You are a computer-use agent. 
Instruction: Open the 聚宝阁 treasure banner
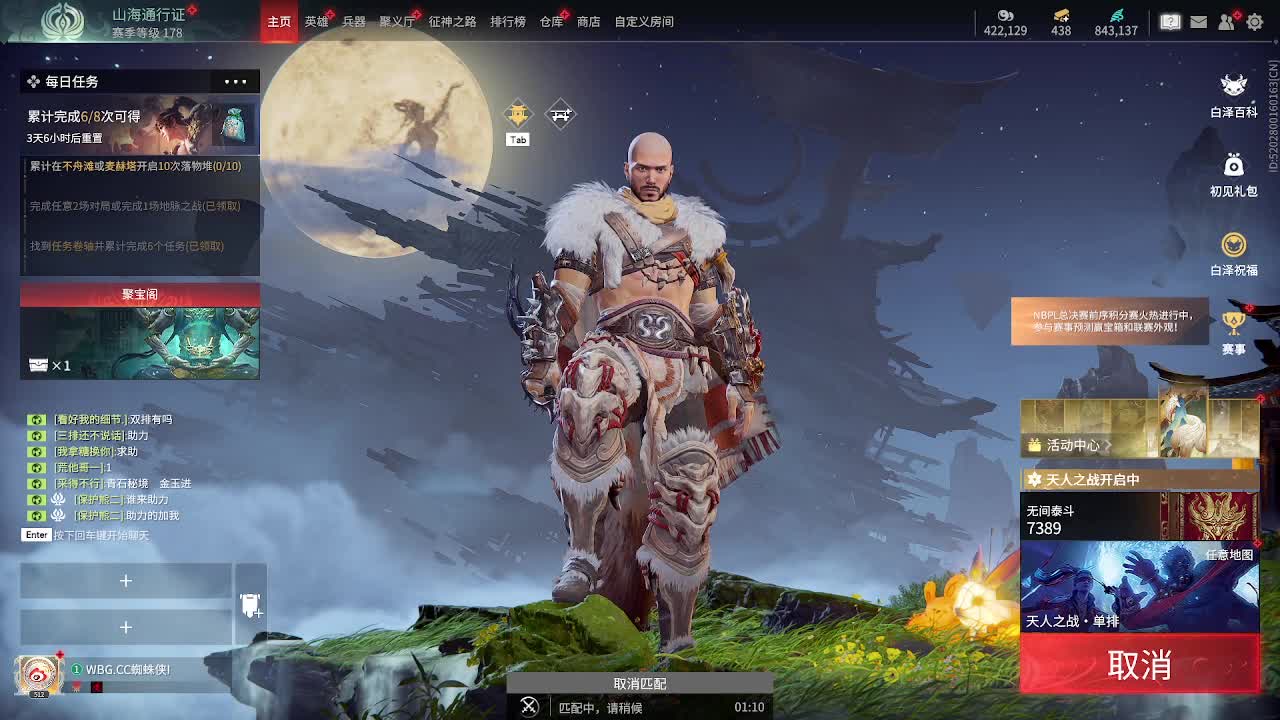click(139, 294)
